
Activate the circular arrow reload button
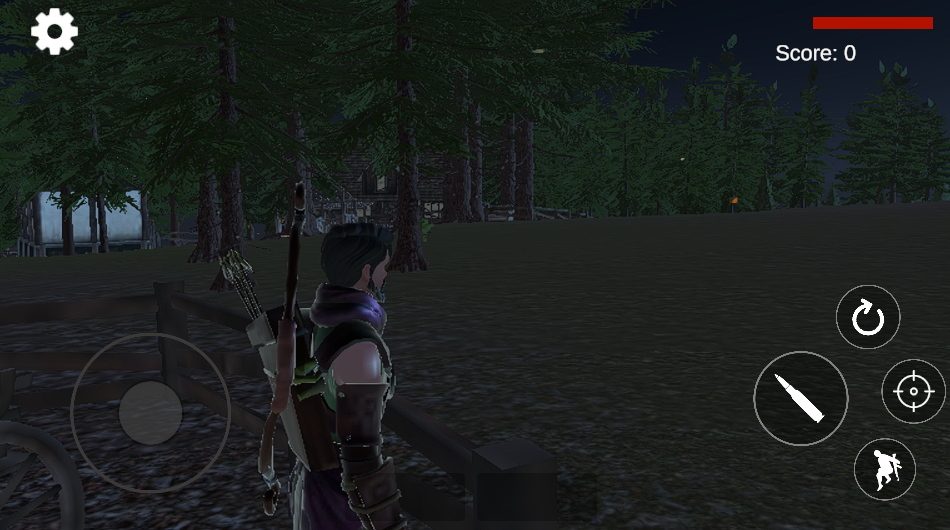tap(867, 318)
